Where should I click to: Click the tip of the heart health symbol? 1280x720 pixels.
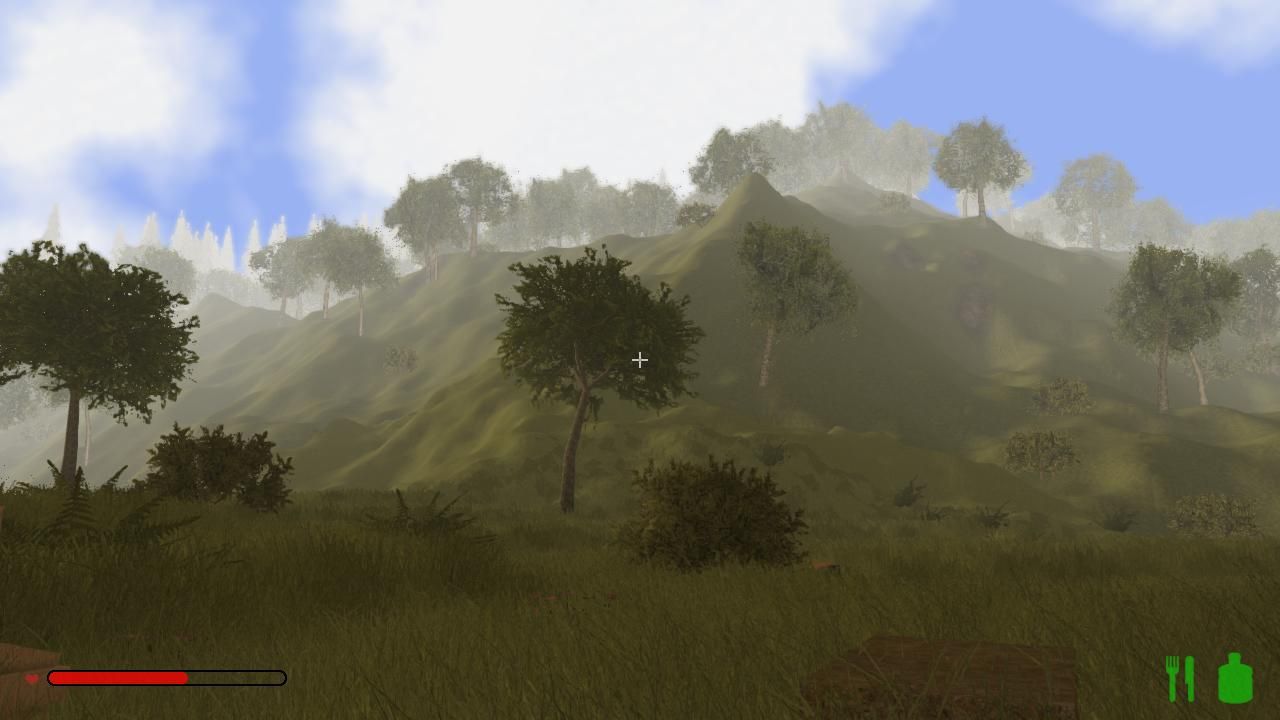[32, 683]
